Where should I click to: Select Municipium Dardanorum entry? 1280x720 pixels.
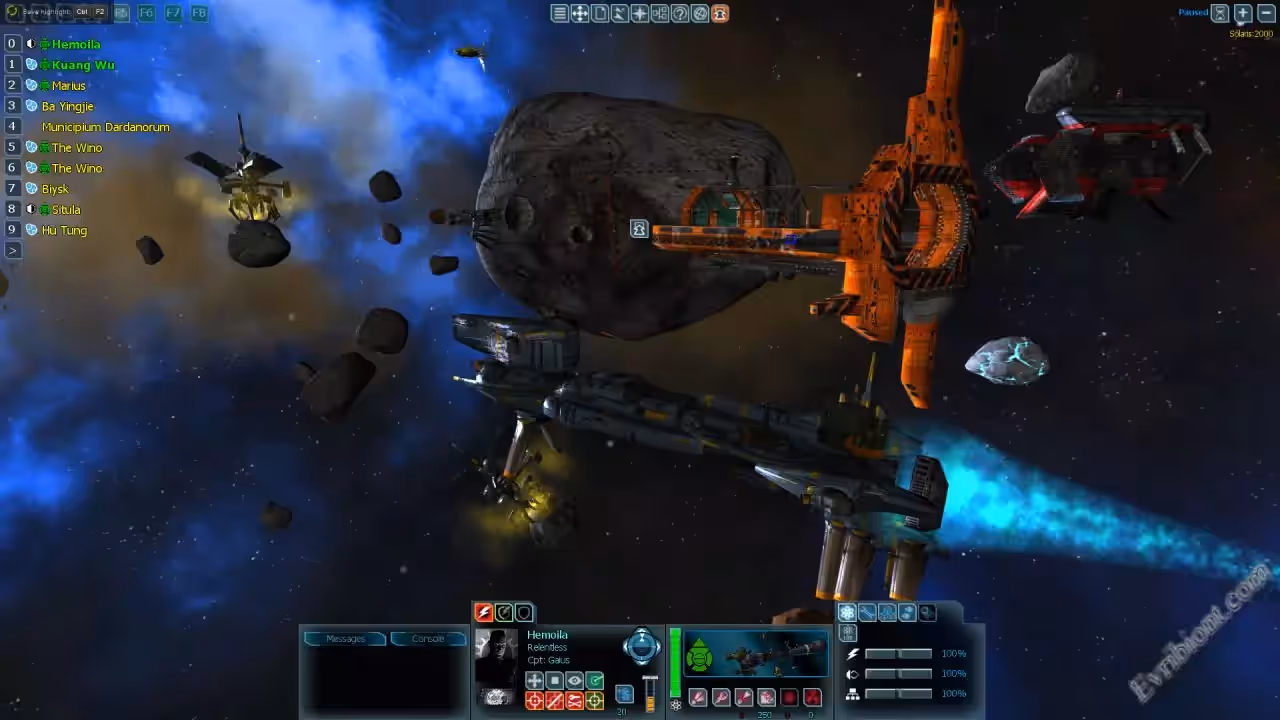point(105,127)
